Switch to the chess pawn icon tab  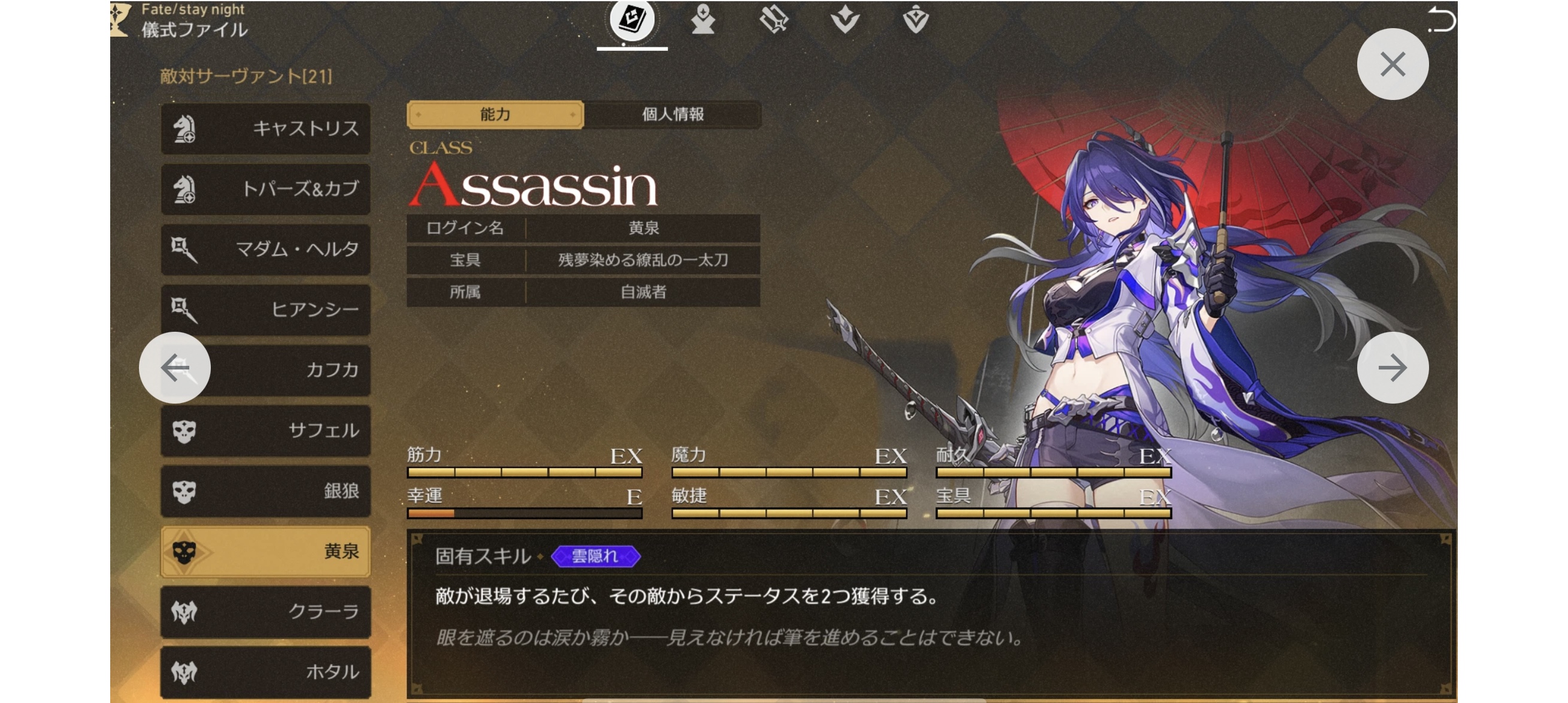point(703,20)
